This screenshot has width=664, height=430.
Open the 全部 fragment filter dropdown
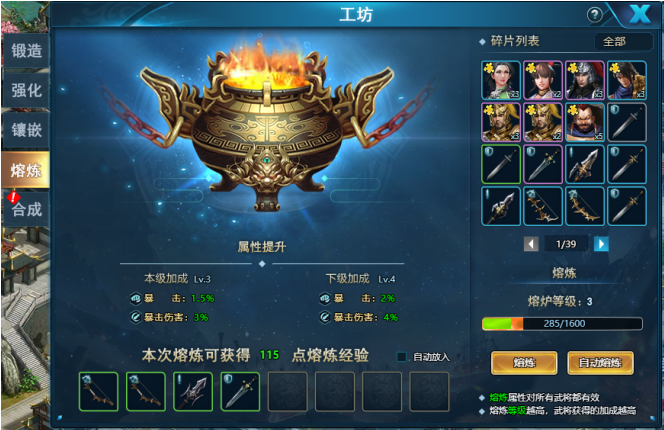tap(623, 41)
